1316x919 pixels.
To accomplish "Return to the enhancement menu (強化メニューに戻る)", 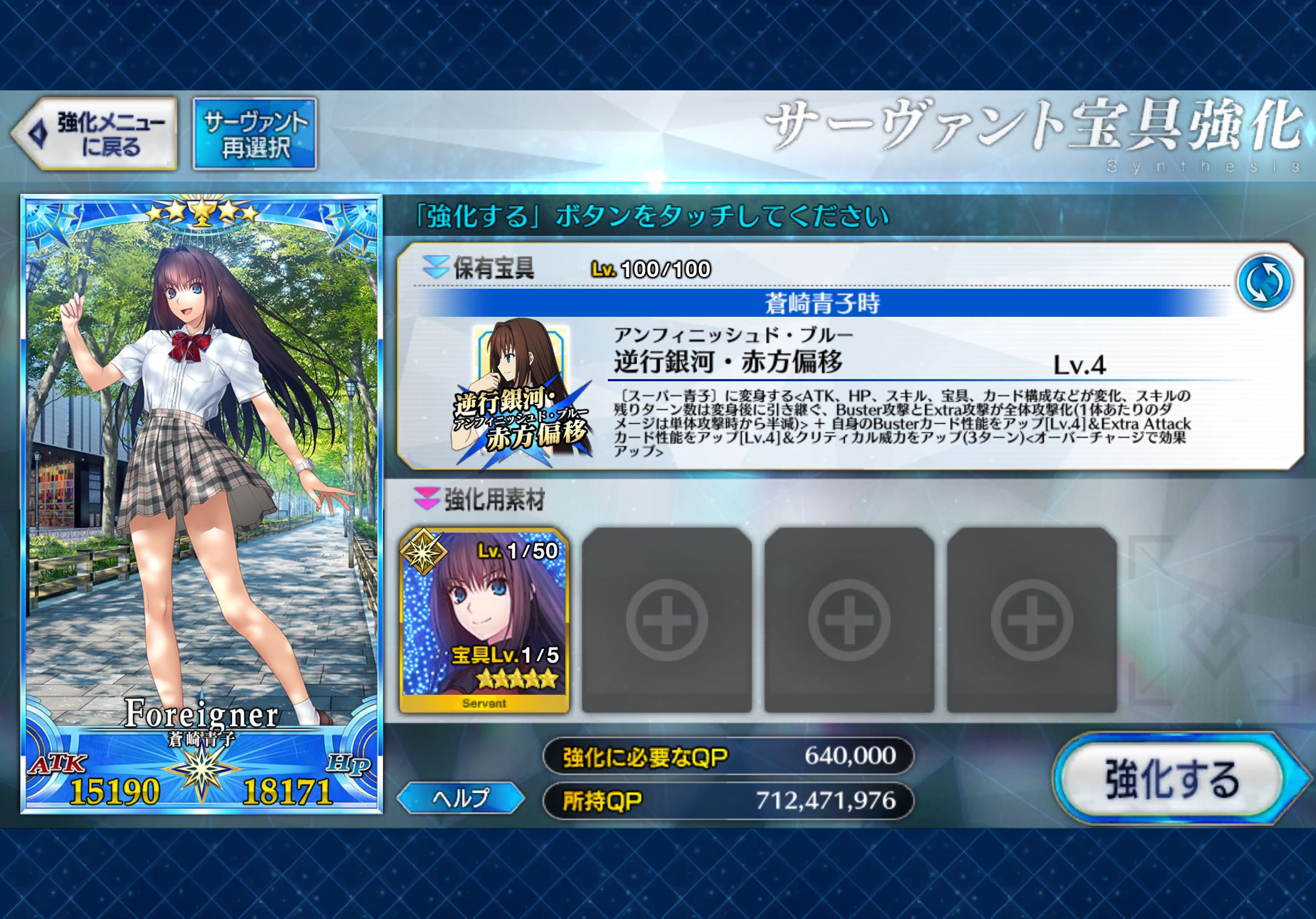I will pyautogui.click(x=95, y=134).
